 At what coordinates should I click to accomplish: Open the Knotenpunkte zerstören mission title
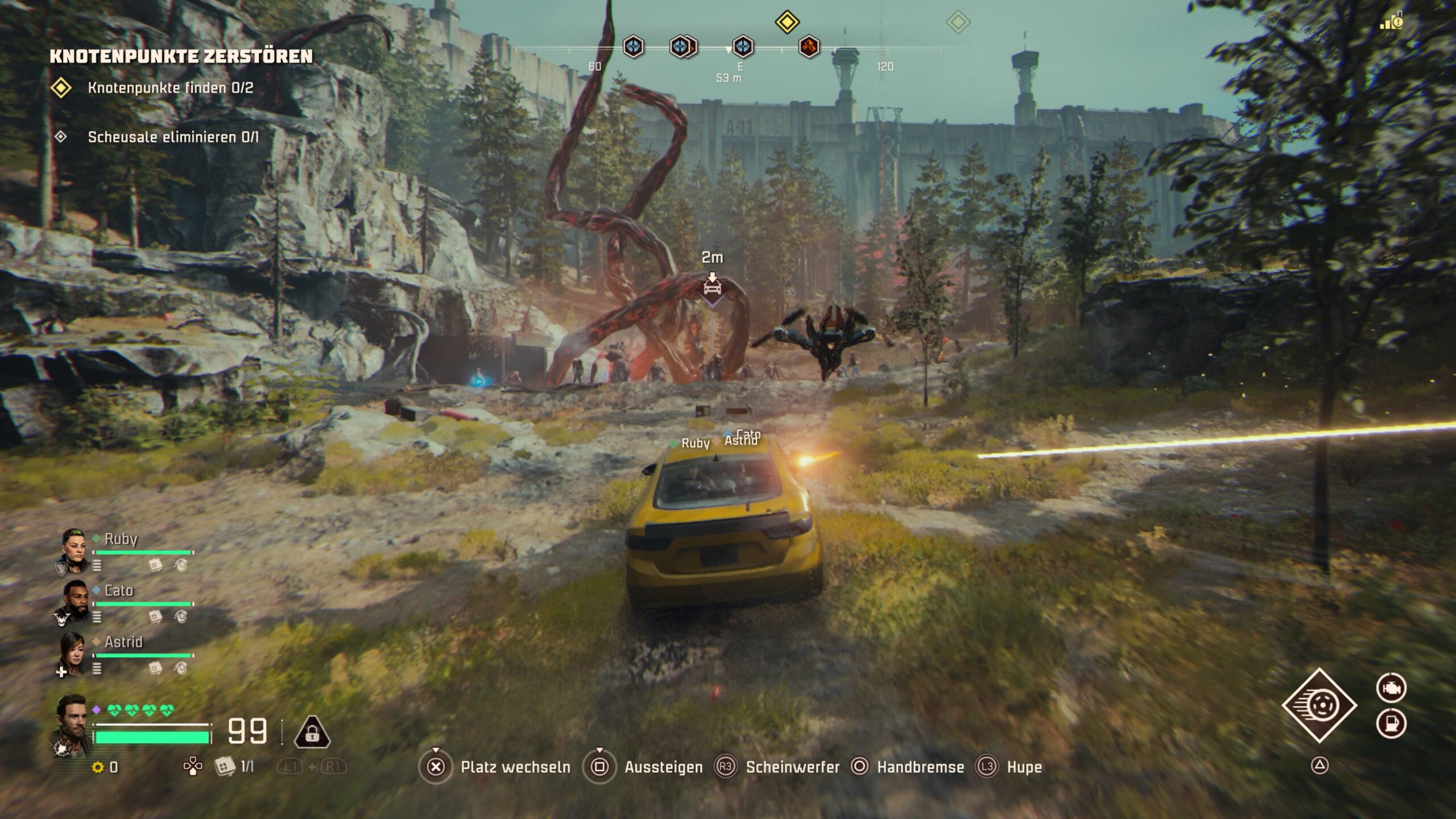coord(181,56)
